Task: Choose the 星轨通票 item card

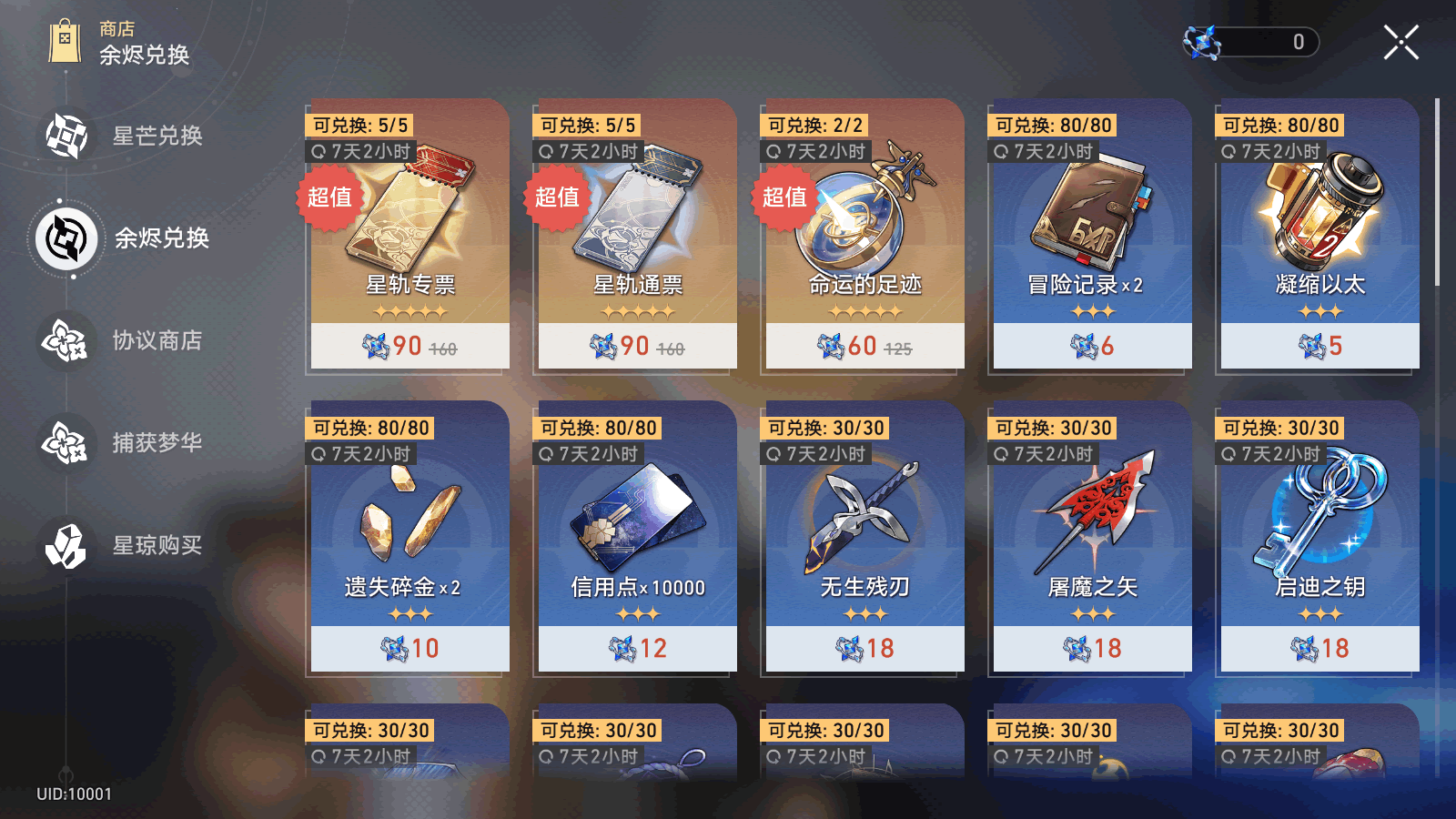Action: tap(637, 235)
